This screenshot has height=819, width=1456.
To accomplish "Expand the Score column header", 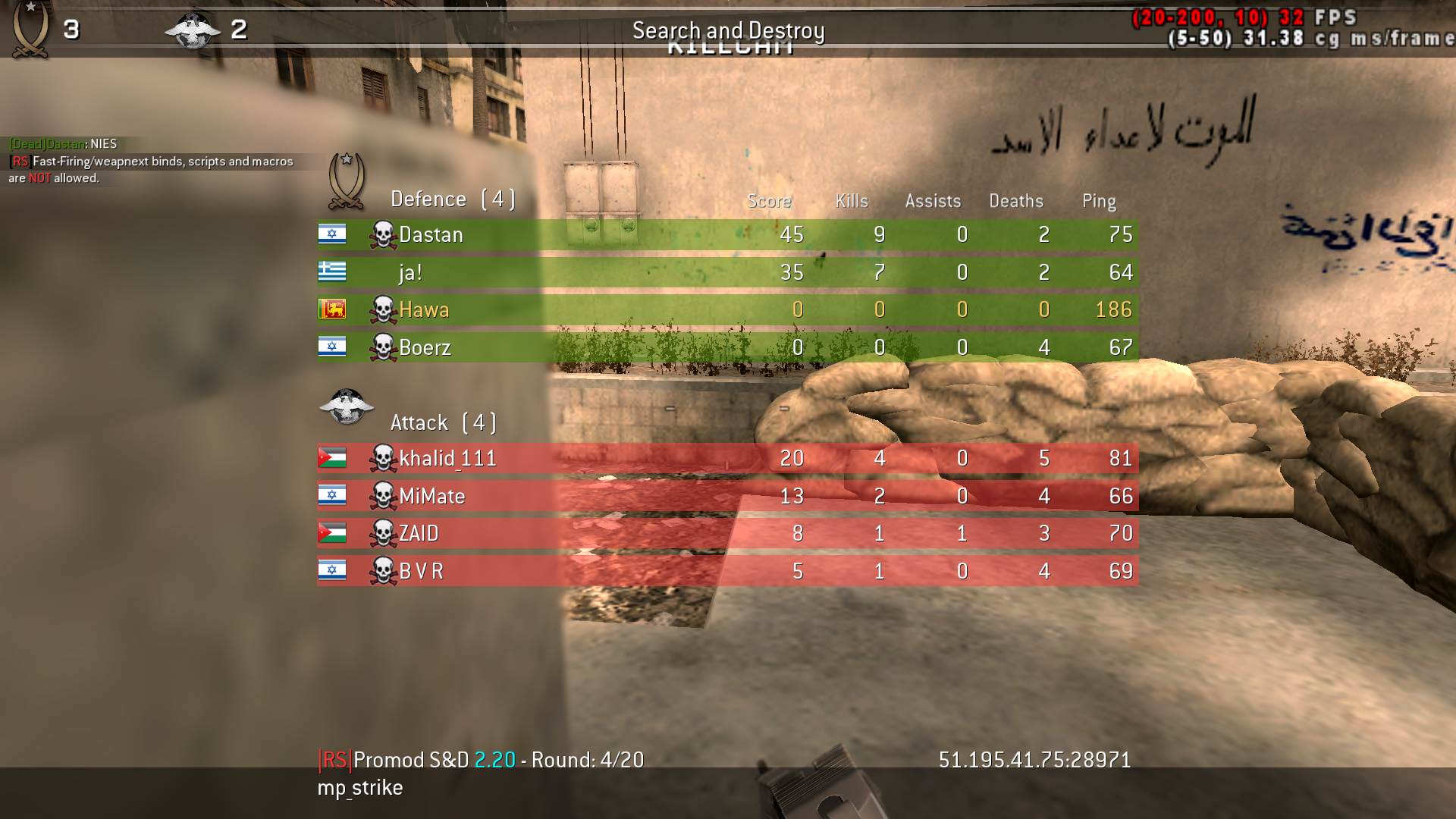I will (768, 201).
